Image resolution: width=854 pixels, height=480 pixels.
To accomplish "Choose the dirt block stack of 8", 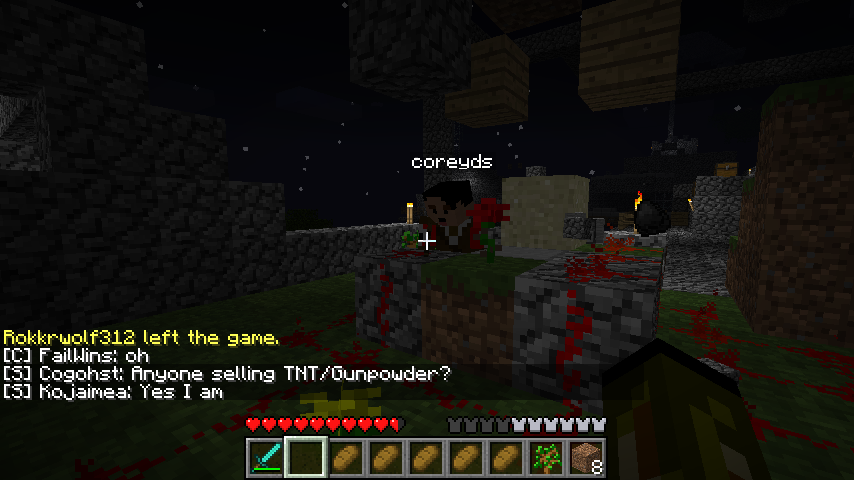I will click(x=587, y=457).
